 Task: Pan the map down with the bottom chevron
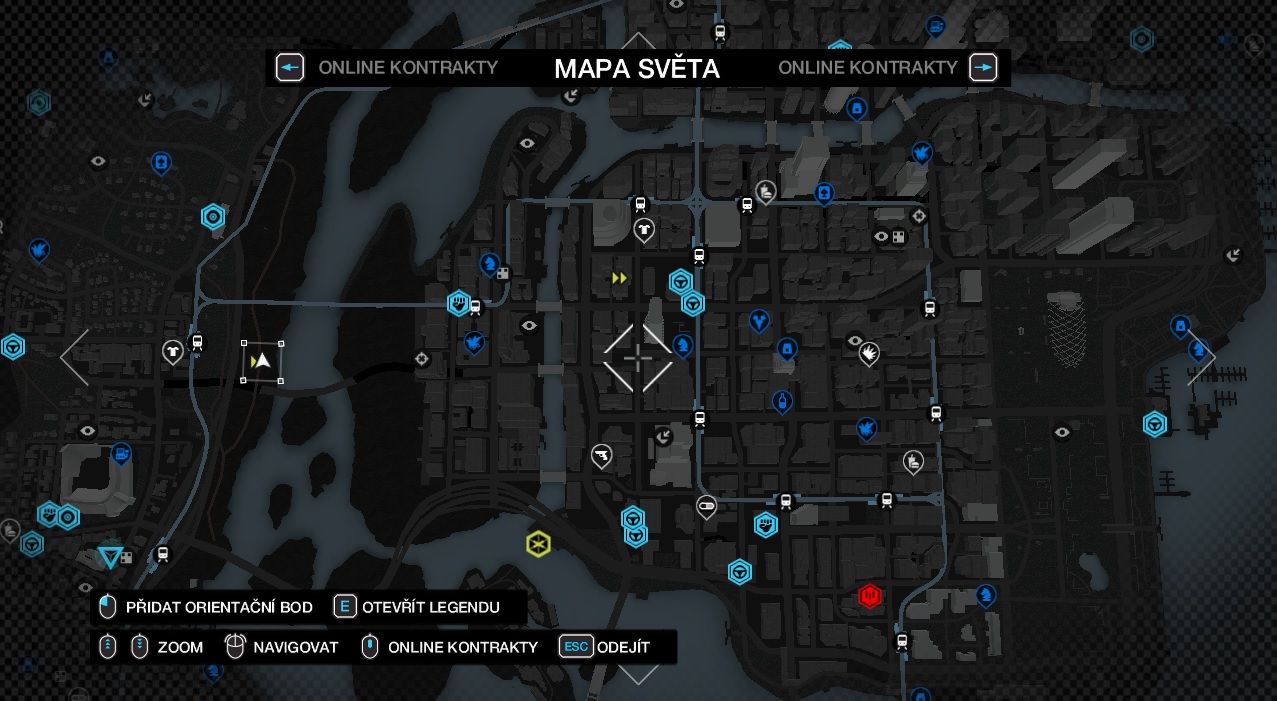click(x=638, y=673)
